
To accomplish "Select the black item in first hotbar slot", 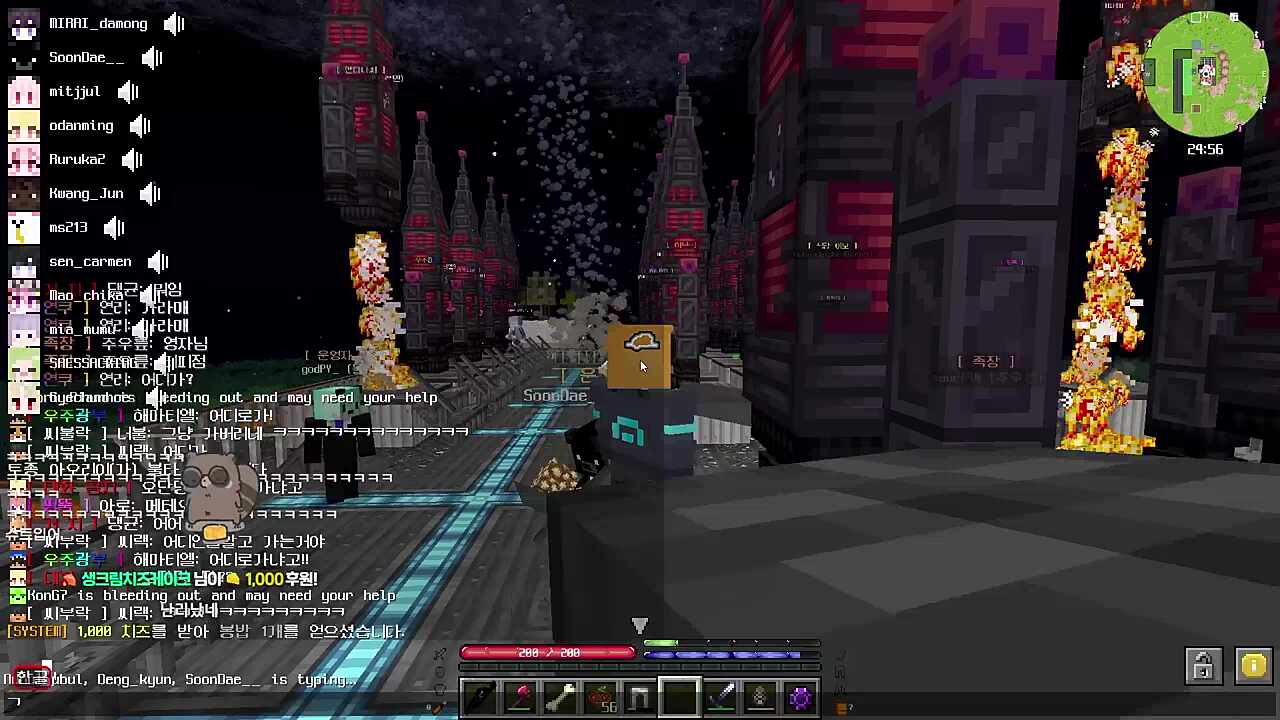I will [x=480, y=697].
